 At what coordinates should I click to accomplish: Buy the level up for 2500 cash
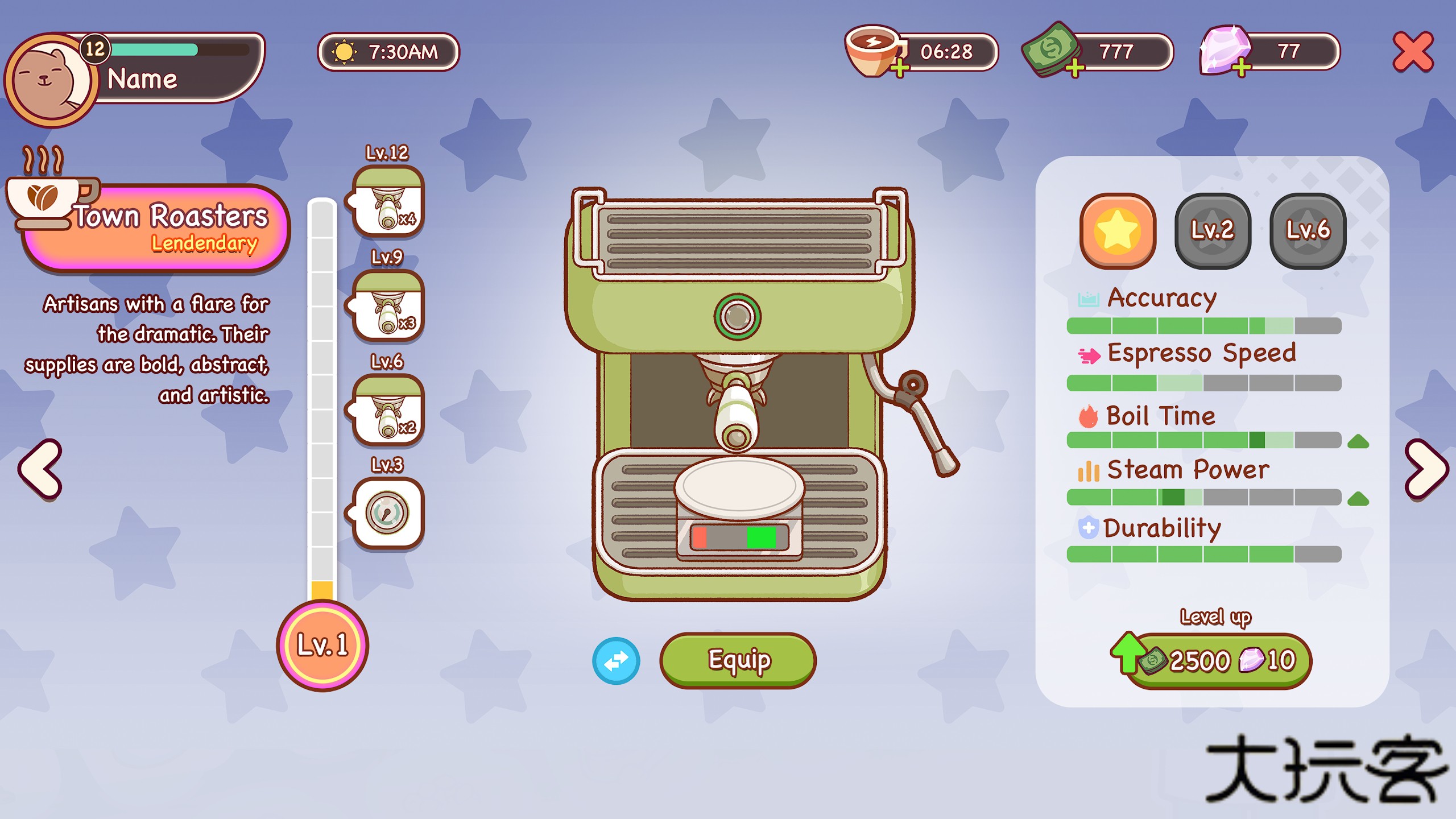1217,661
